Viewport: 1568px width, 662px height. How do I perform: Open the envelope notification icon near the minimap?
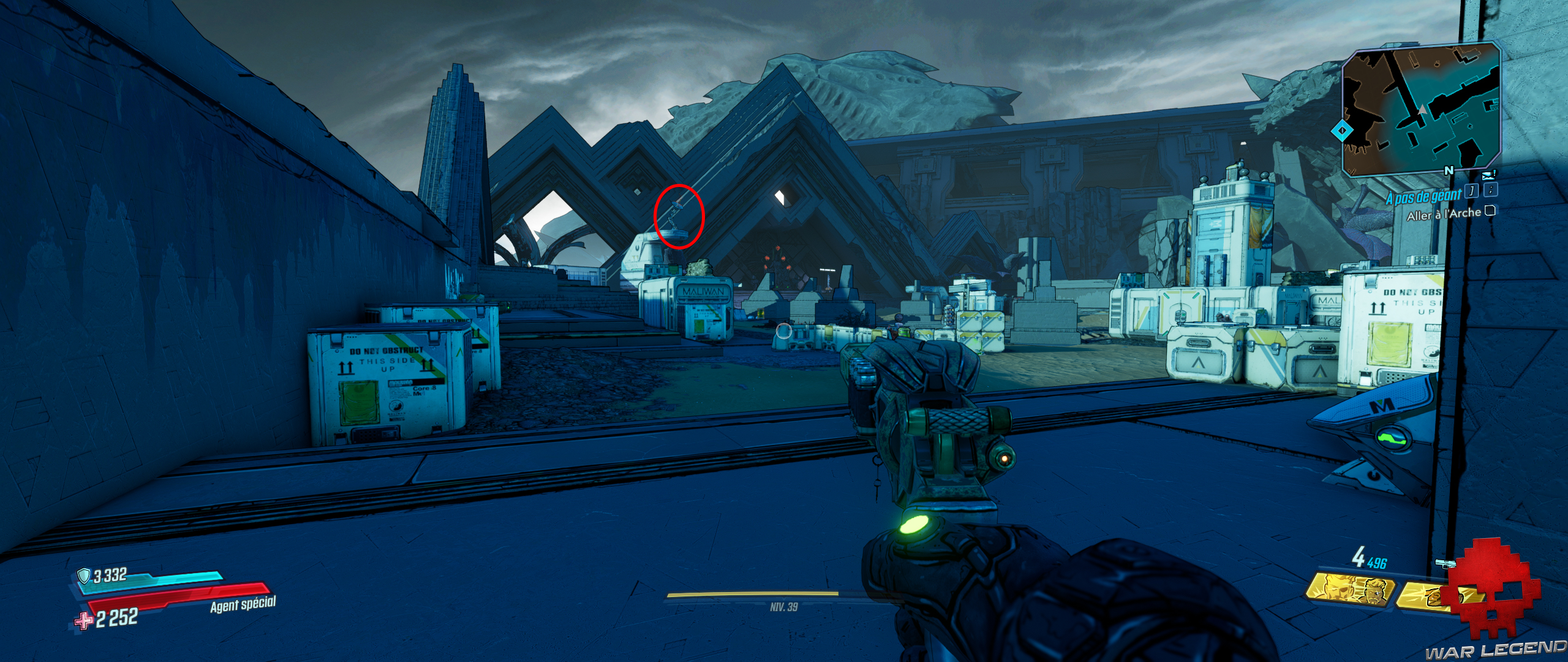click(1488, 175)
